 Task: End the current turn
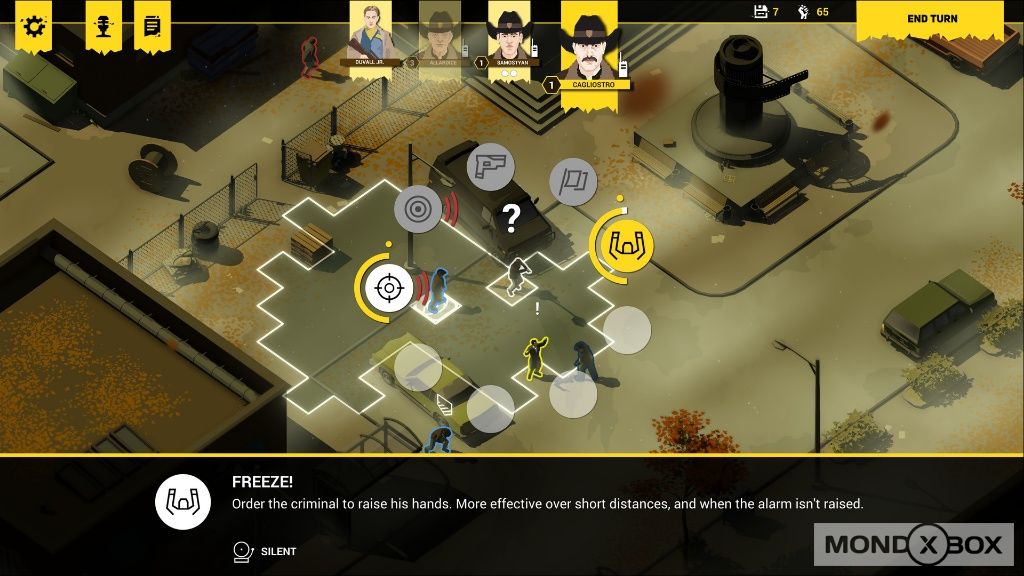(x=932, y=19)
